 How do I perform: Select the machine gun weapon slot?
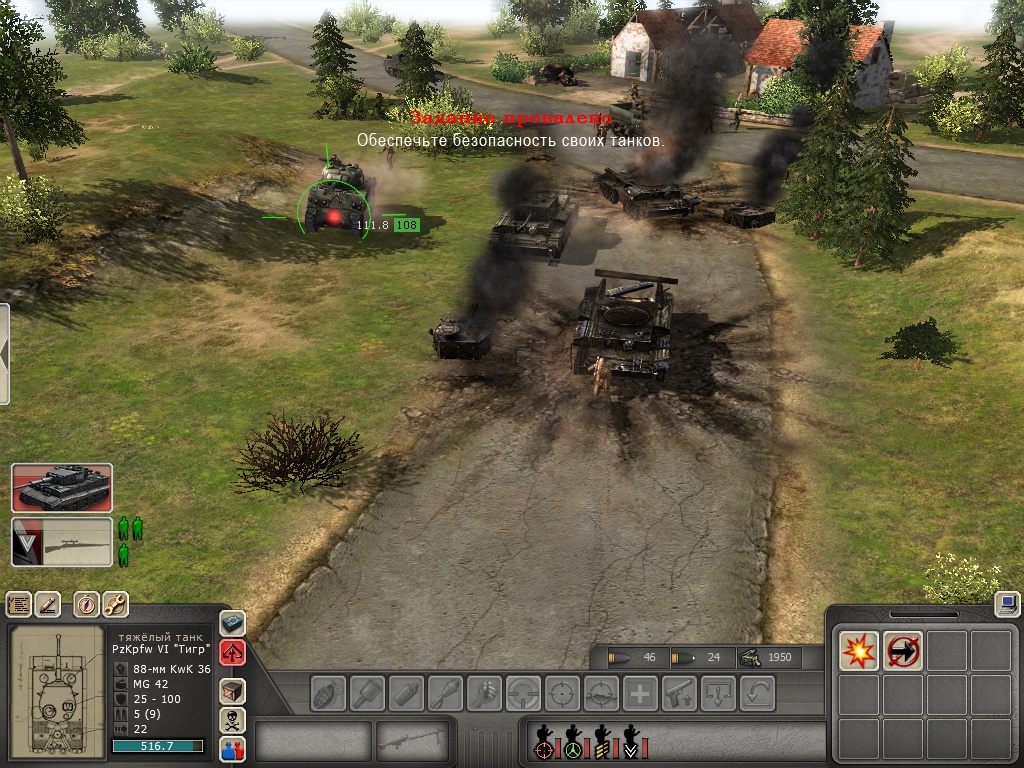[414, 742]
